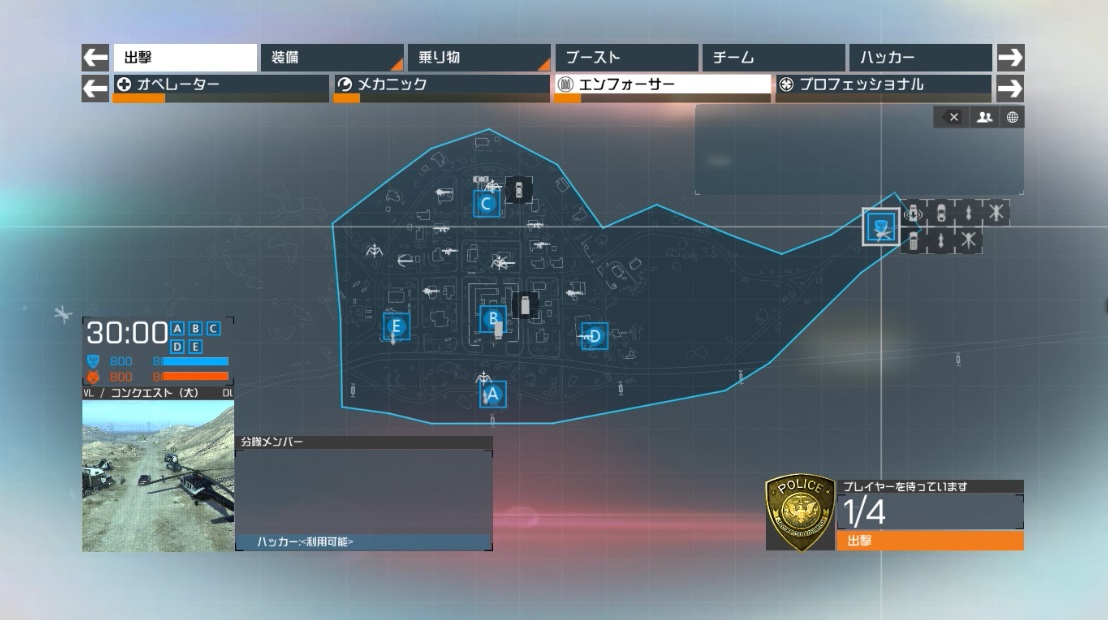Image resolution: width=1108 pixels, height=620 pixels.
Task: Switch to the 乗り物 vehicles tab
Action: pyautogui.click(x=478, y=58)
